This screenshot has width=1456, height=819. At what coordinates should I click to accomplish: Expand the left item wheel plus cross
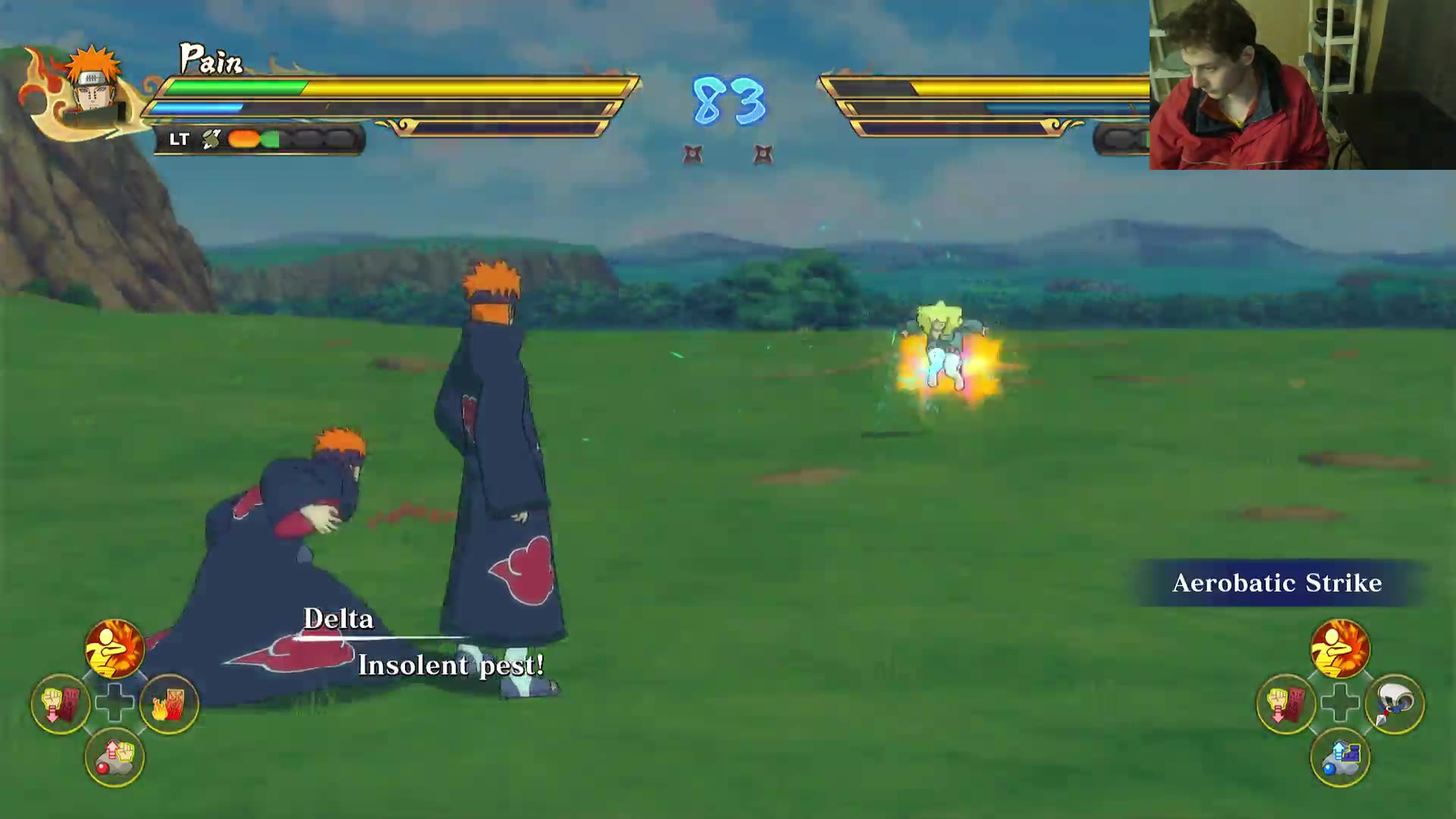[x=114, y=703]
